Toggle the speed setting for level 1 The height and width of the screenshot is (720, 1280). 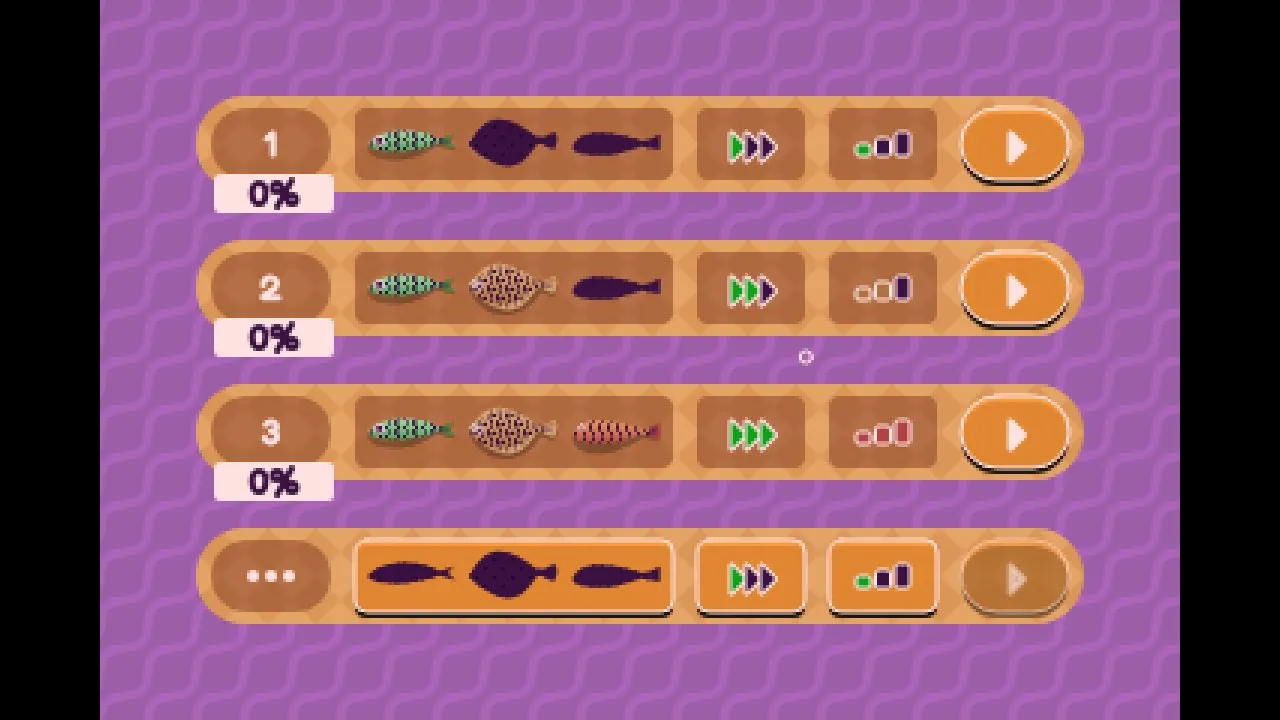click(x=749, y=146)
